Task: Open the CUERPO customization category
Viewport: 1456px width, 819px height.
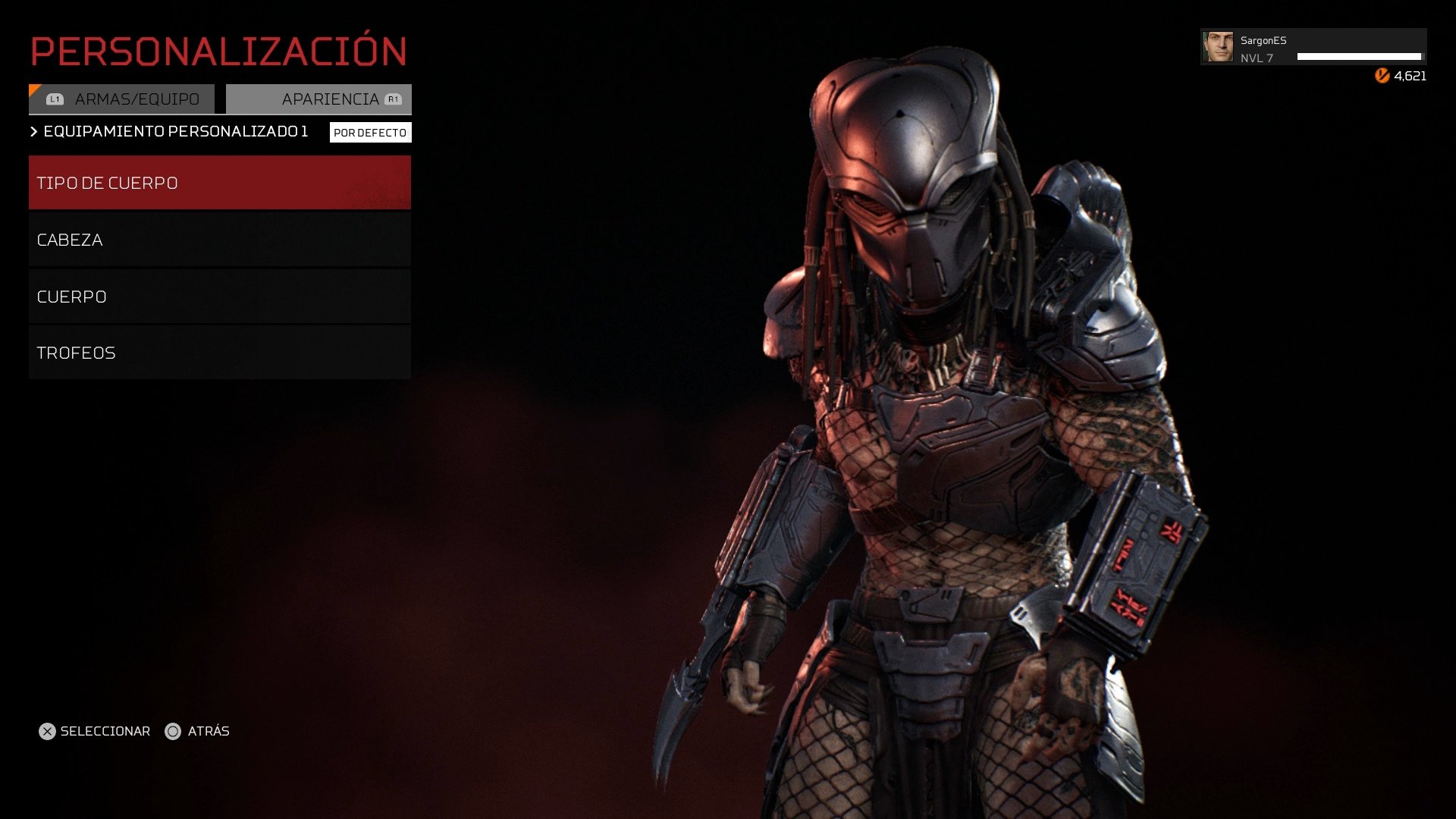Action: click(x=219, y=296)
